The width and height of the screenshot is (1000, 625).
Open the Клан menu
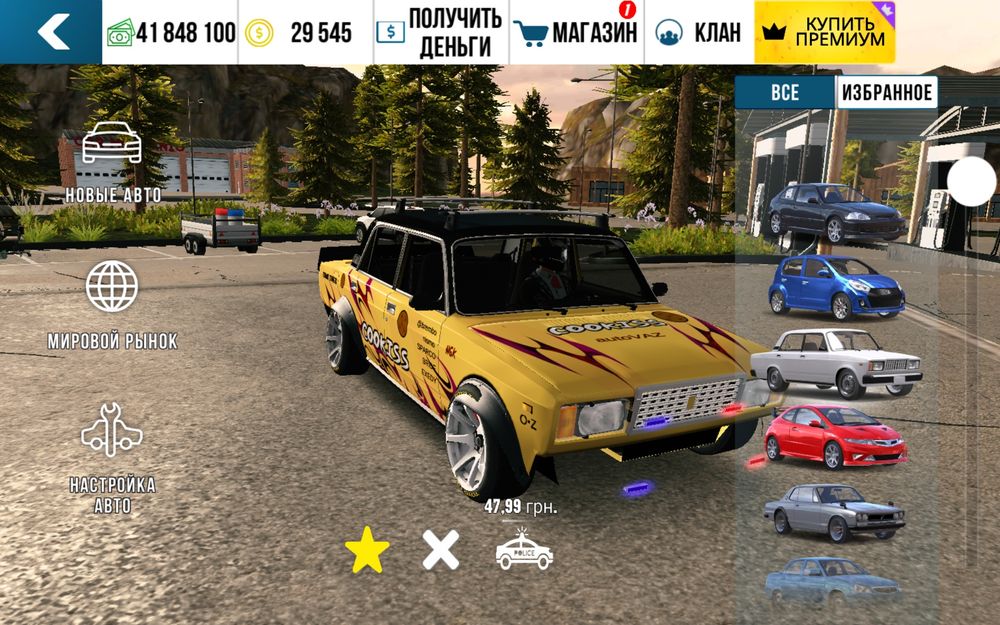pyautogui.click(x=699, y=32)
